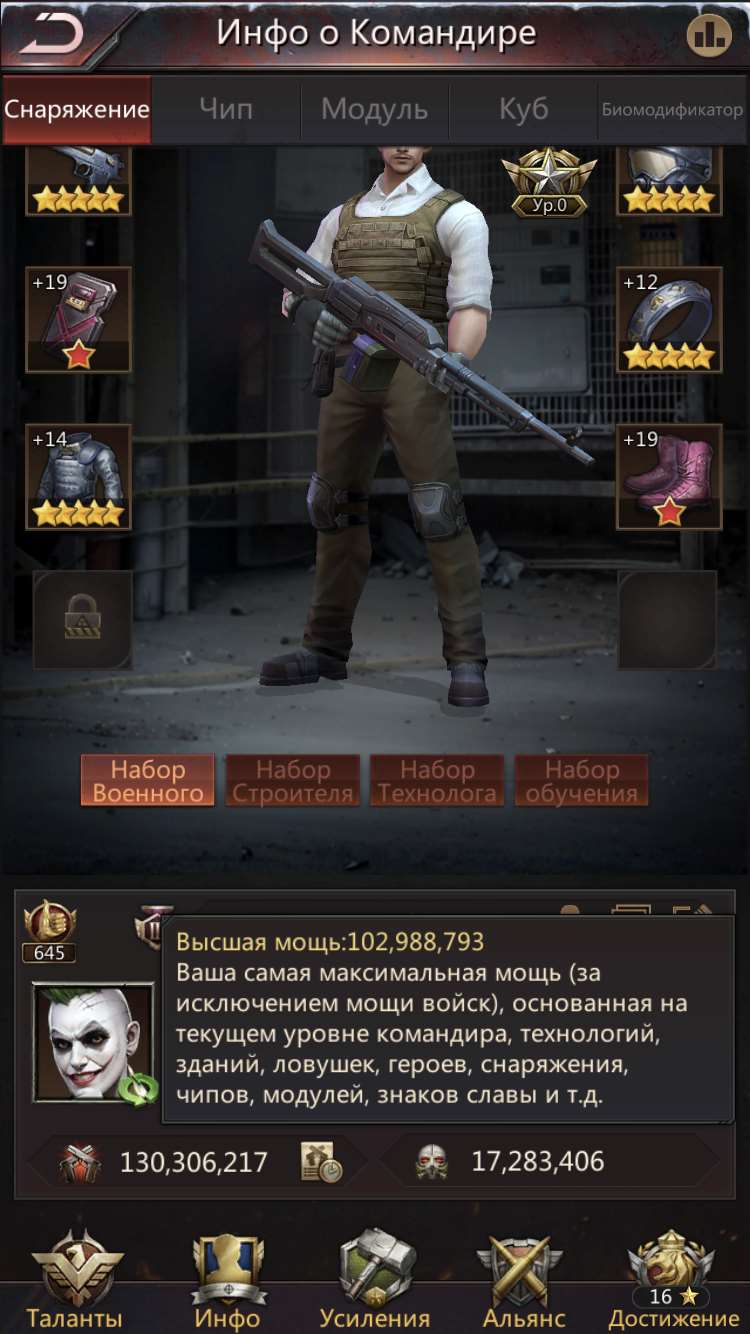The height and width of the screenshot is (1334, 750).
Task: Select the Набор обучения set
Action: 581,781
